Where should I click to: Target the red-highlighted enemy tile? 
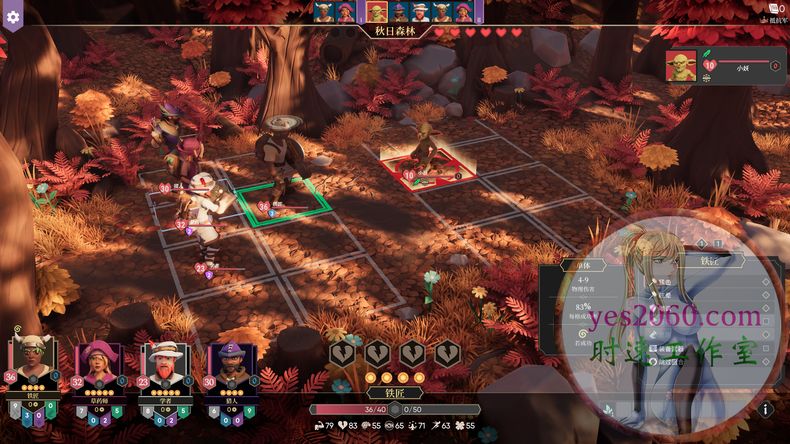pyautogui.click(x=426, y=166)
